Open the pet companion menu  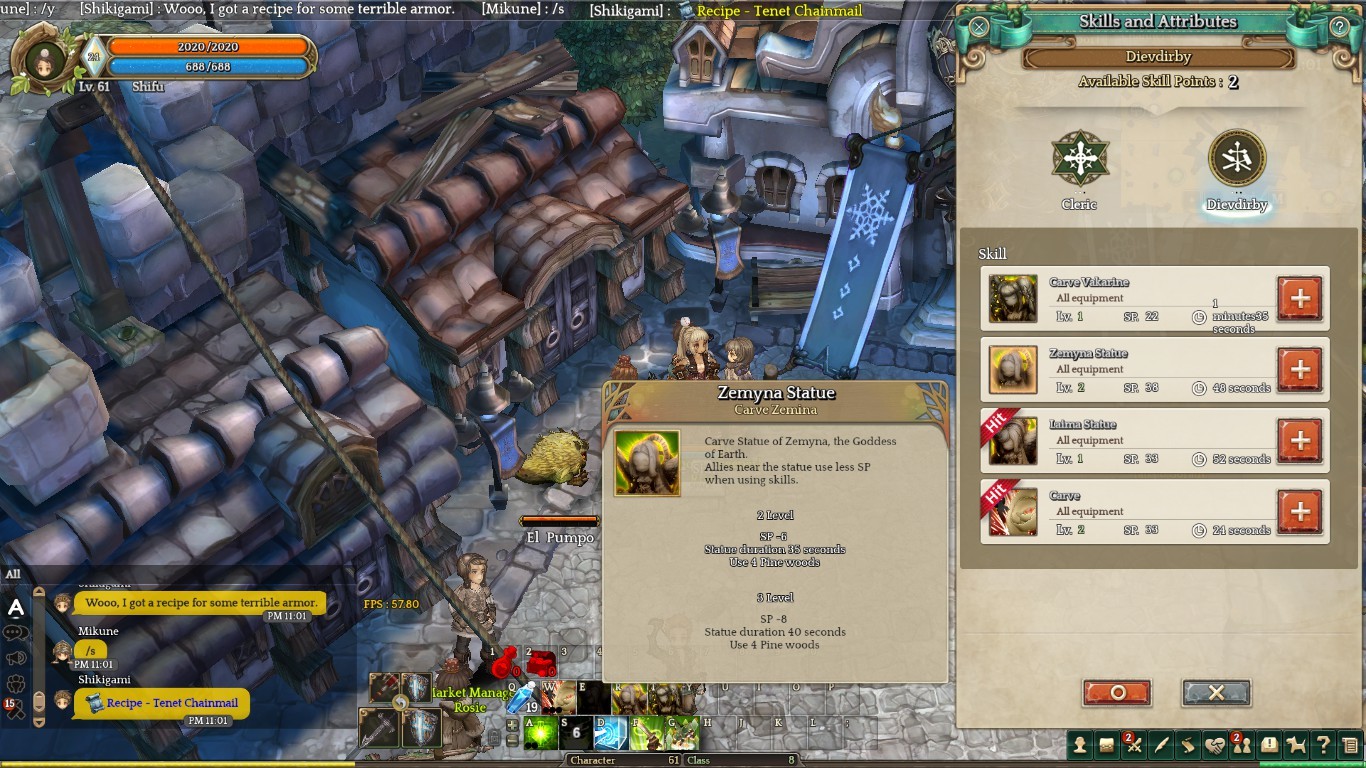(x=1297, y=745)
